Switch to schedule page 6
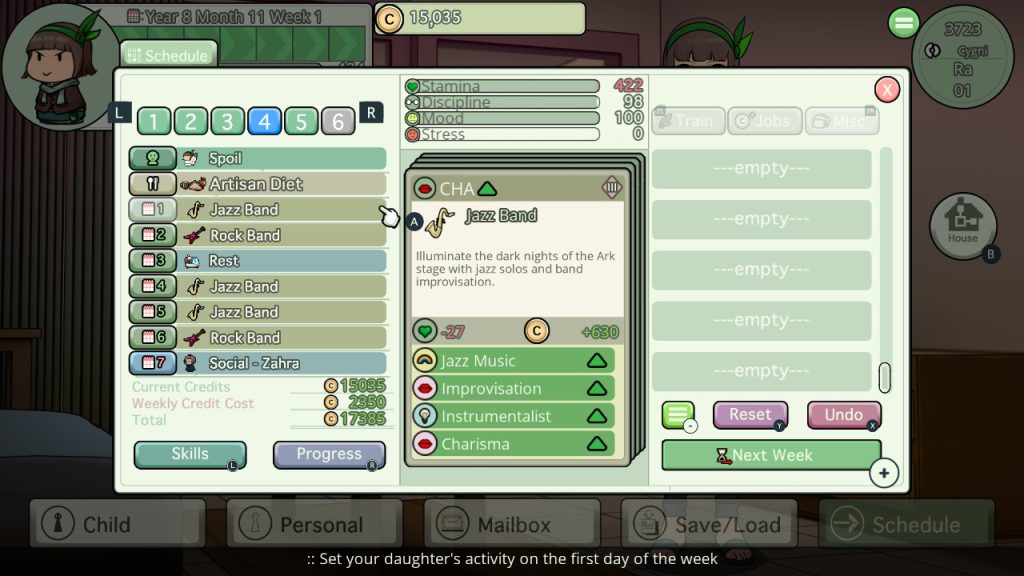The height and width of the screenshot is (576, 1024). point(338,121)
